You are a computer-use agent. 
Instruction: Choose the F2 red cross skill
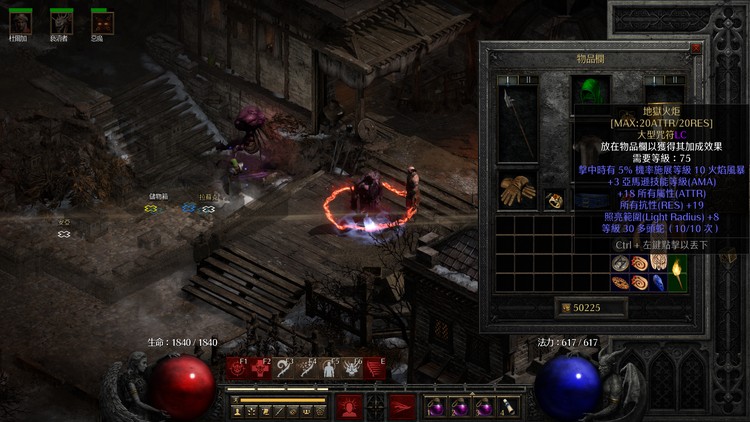tap(260, 369)
